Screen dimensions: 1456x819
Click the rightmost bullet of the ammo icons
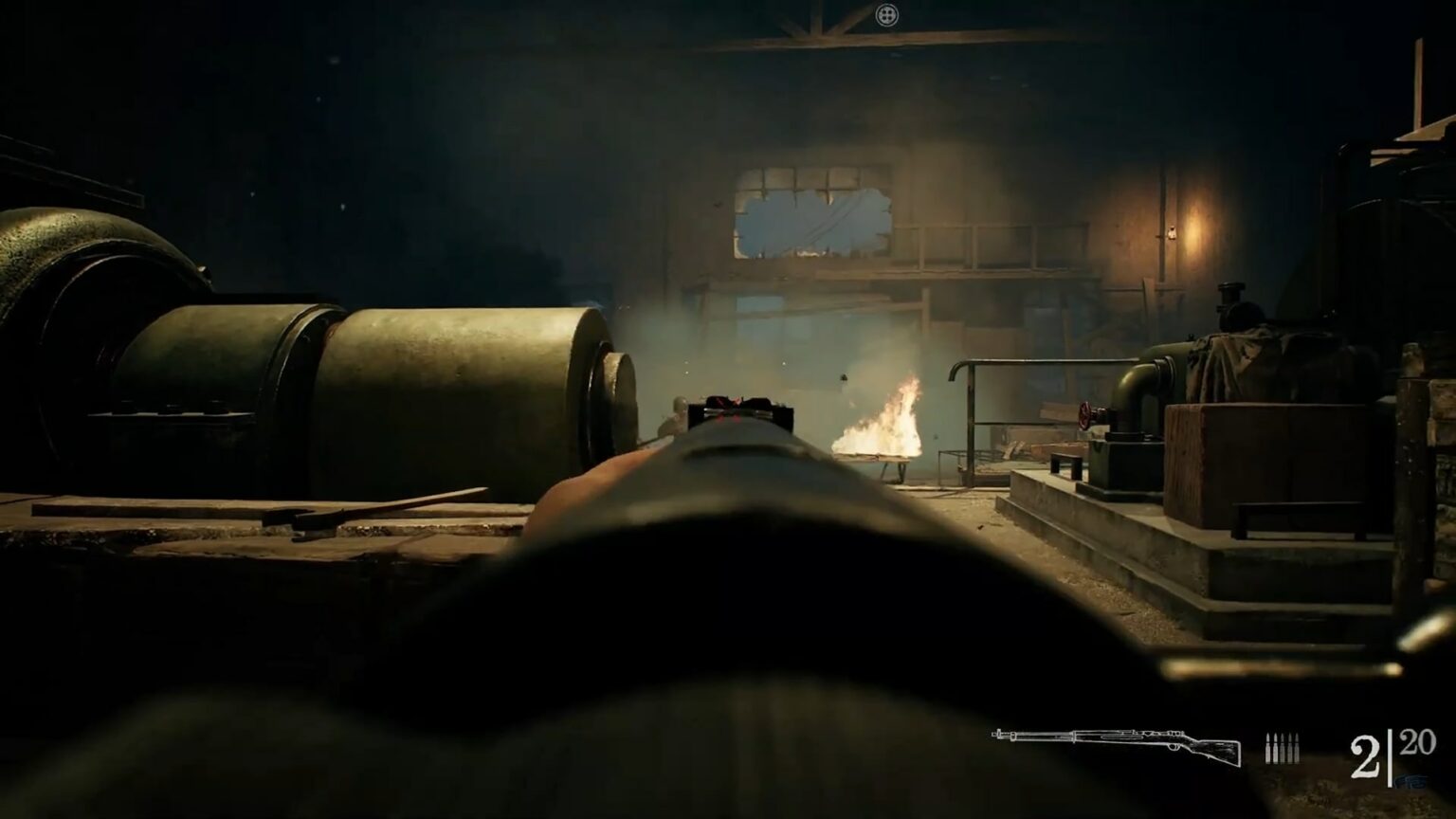pyautogui.click(x=1295, y=747)
